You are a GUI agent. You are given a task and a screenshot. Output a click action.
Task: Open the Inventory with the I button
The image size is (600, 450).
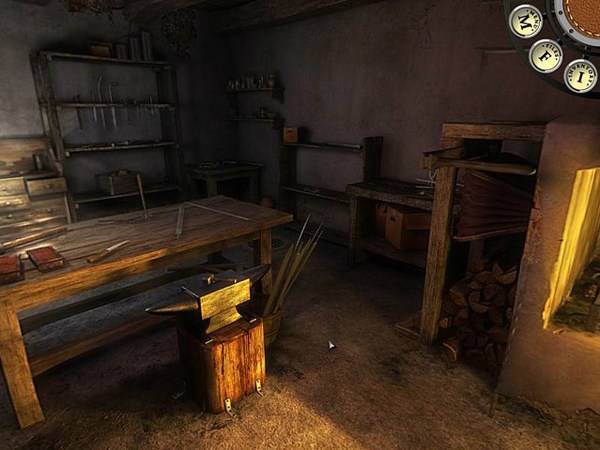(x=580, y=75)
